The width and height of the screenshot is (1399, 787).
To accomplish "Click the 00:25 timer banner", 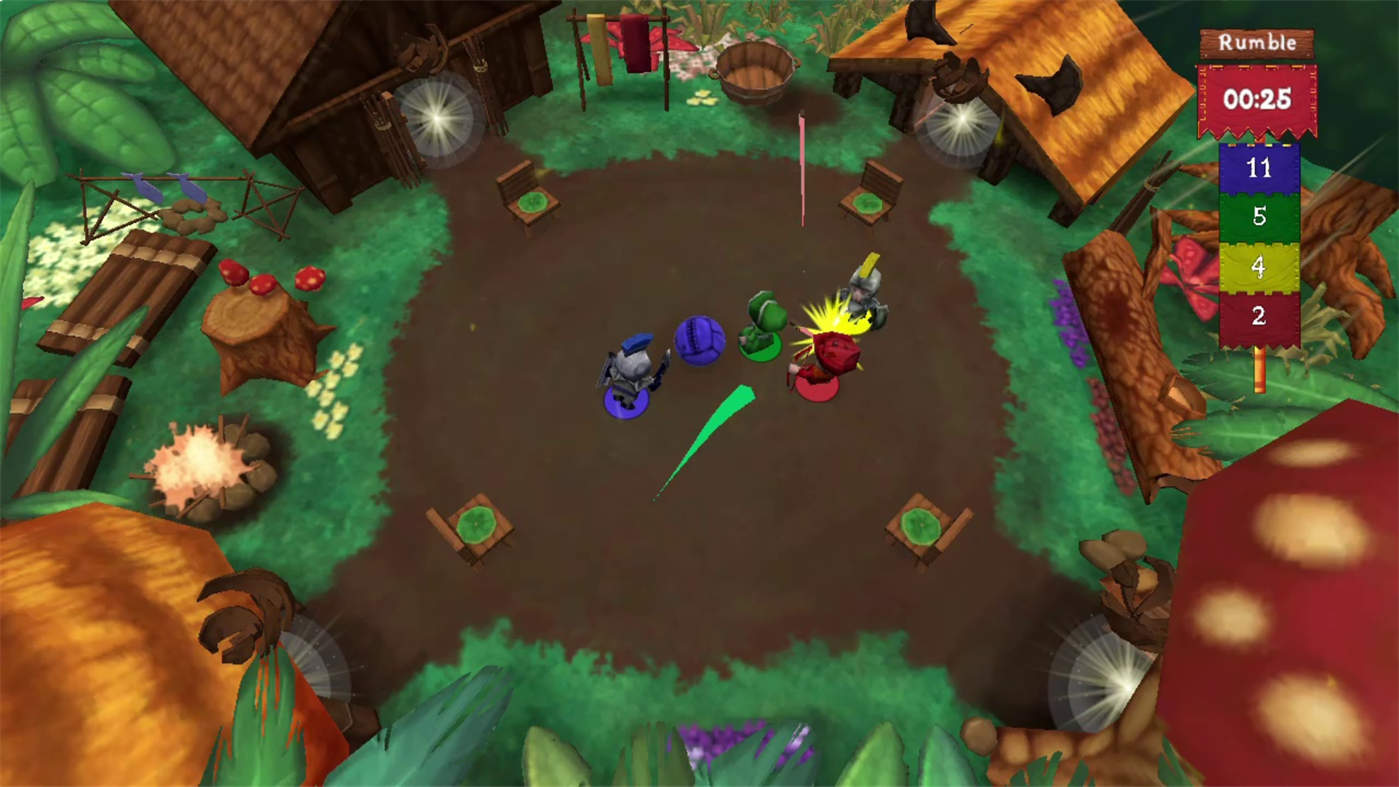I will pos(1256,100).
